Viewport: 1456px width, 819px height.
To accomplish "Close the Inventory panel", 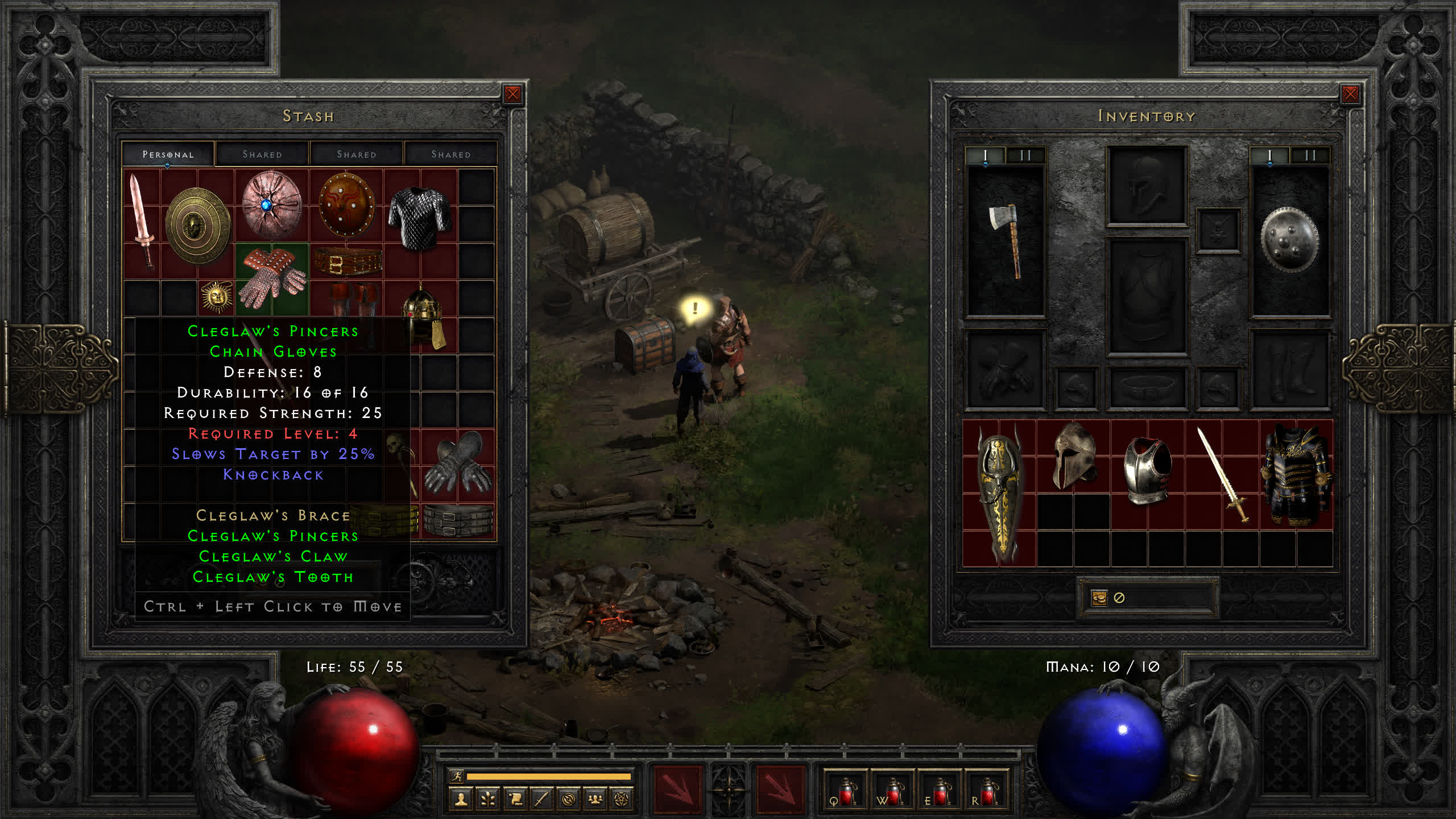I will click(x=1350, y=94).
